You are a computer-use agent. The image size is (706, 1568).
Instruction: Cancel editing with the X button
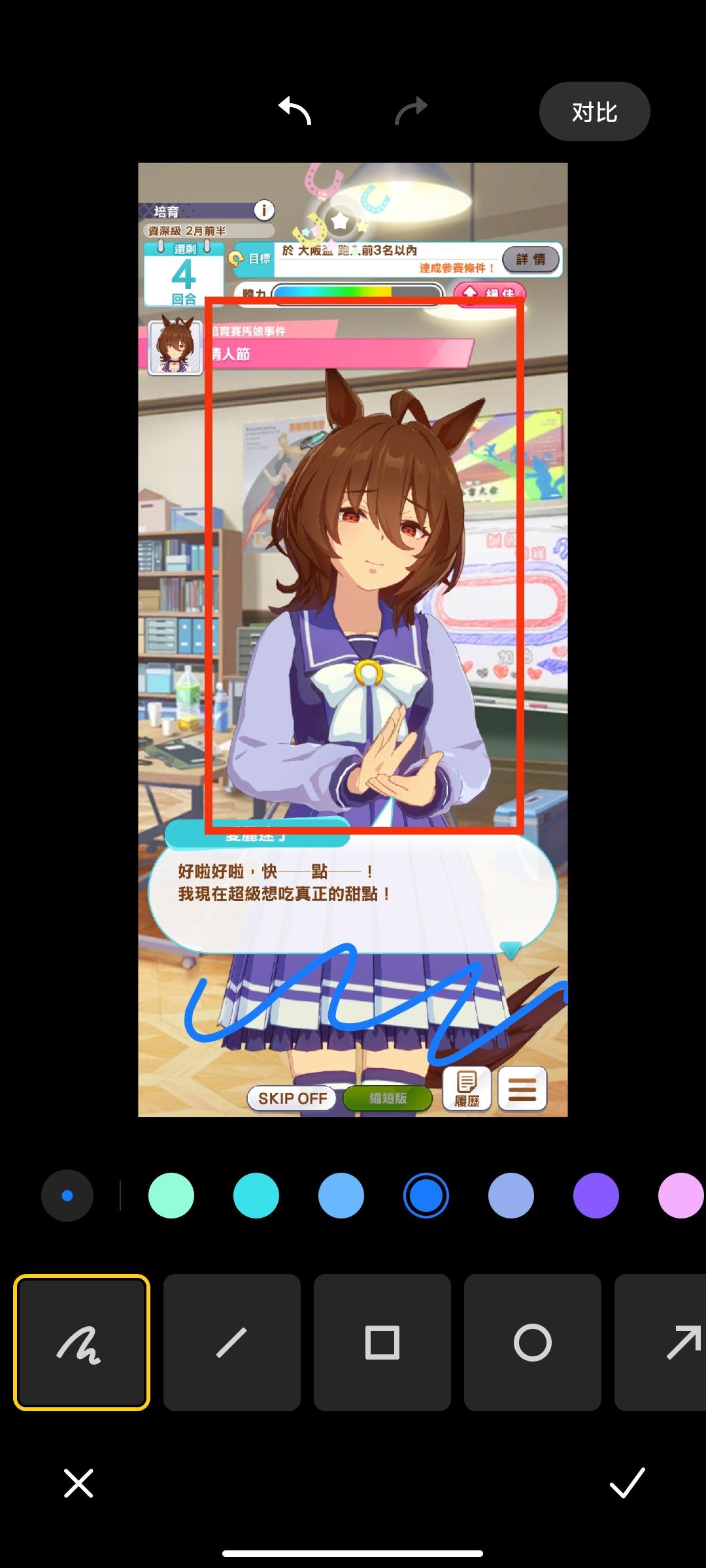pos(78,1483)
